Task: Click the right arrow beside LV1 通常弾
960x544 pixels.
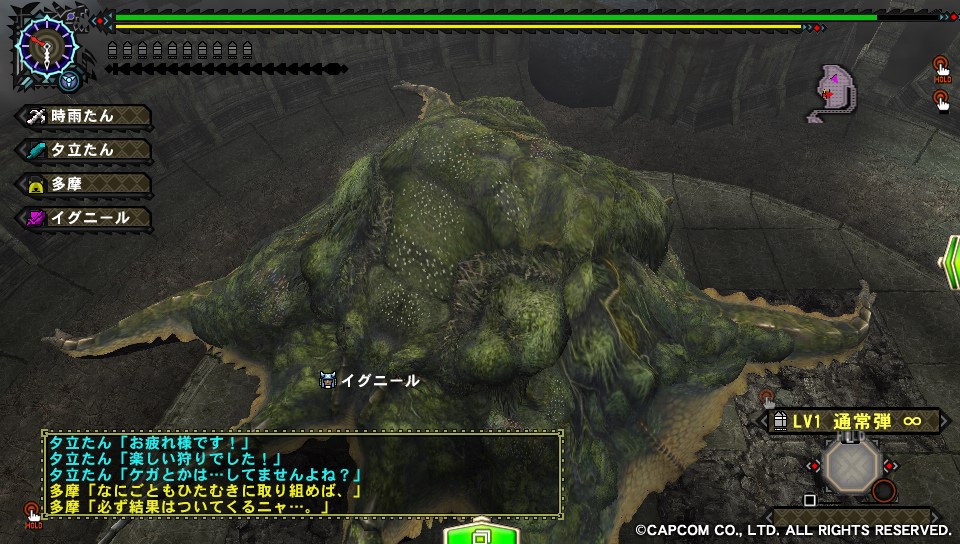Action: point(944,422)
